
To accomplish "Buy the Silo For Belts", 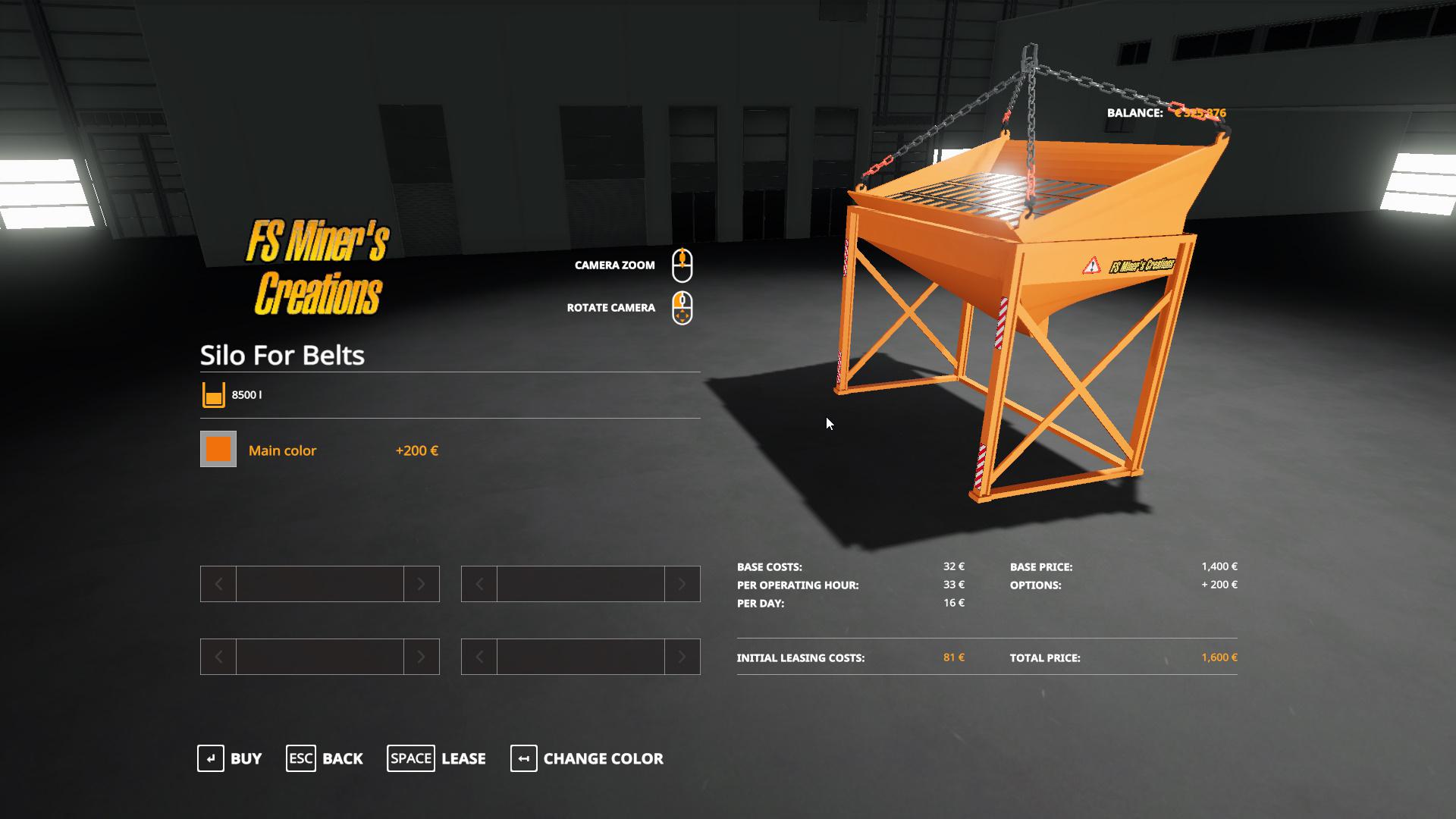I will tap(230, 758).
